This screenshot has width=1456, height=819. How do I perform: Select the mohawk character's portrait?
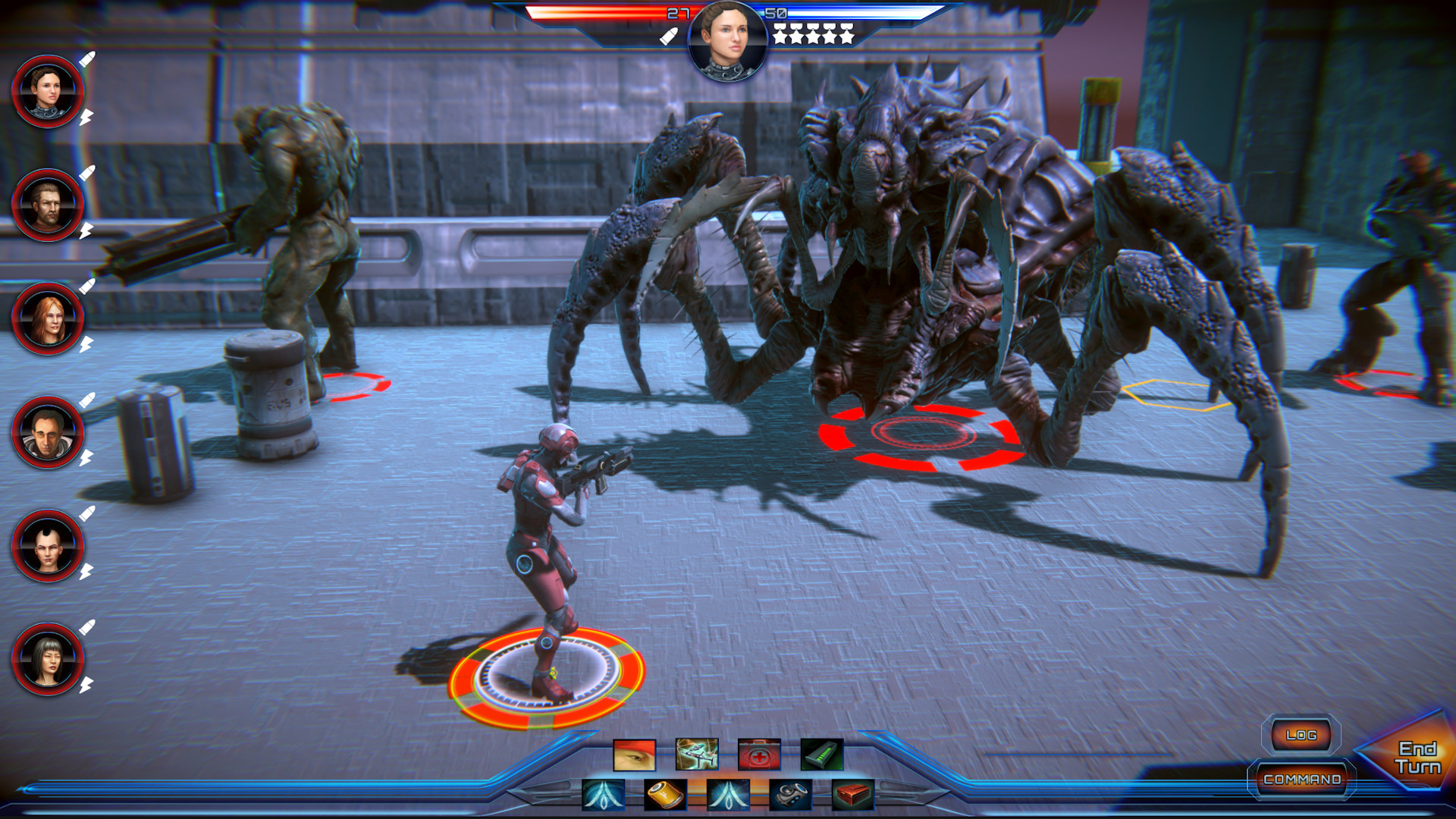pyautogui.click(x=49, y=546)
